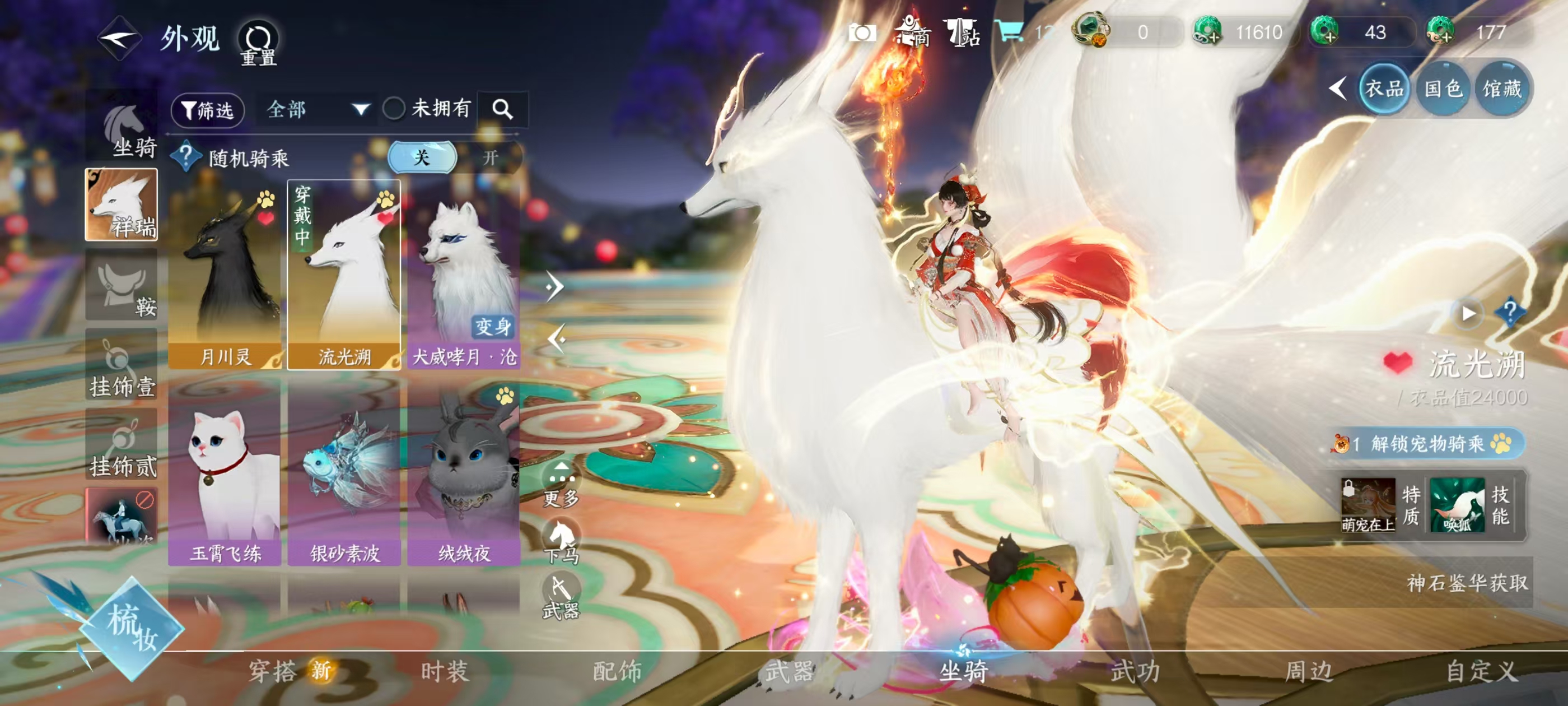Click the 下马 dismount button
Image resolution: width=1568 pixels, height=706 pixels.
click(561, 541)
